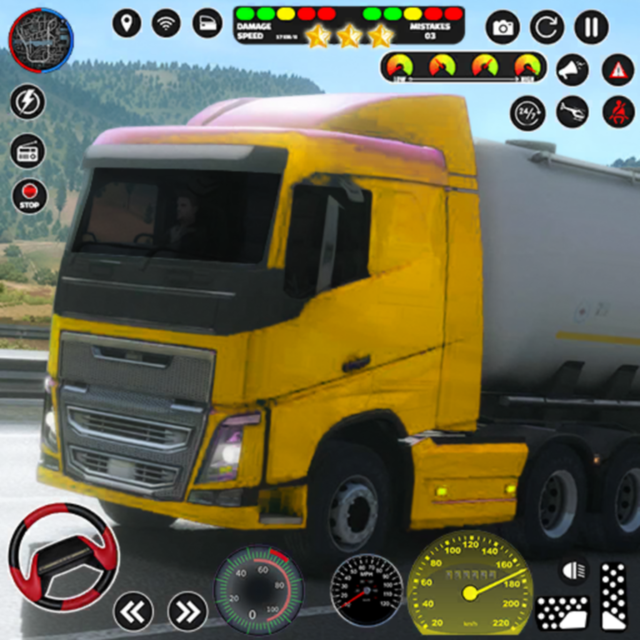The height and width of the screenshot is (640, 640).
Task: Click the circular restart arrow button
Action: tap(547, 27)
